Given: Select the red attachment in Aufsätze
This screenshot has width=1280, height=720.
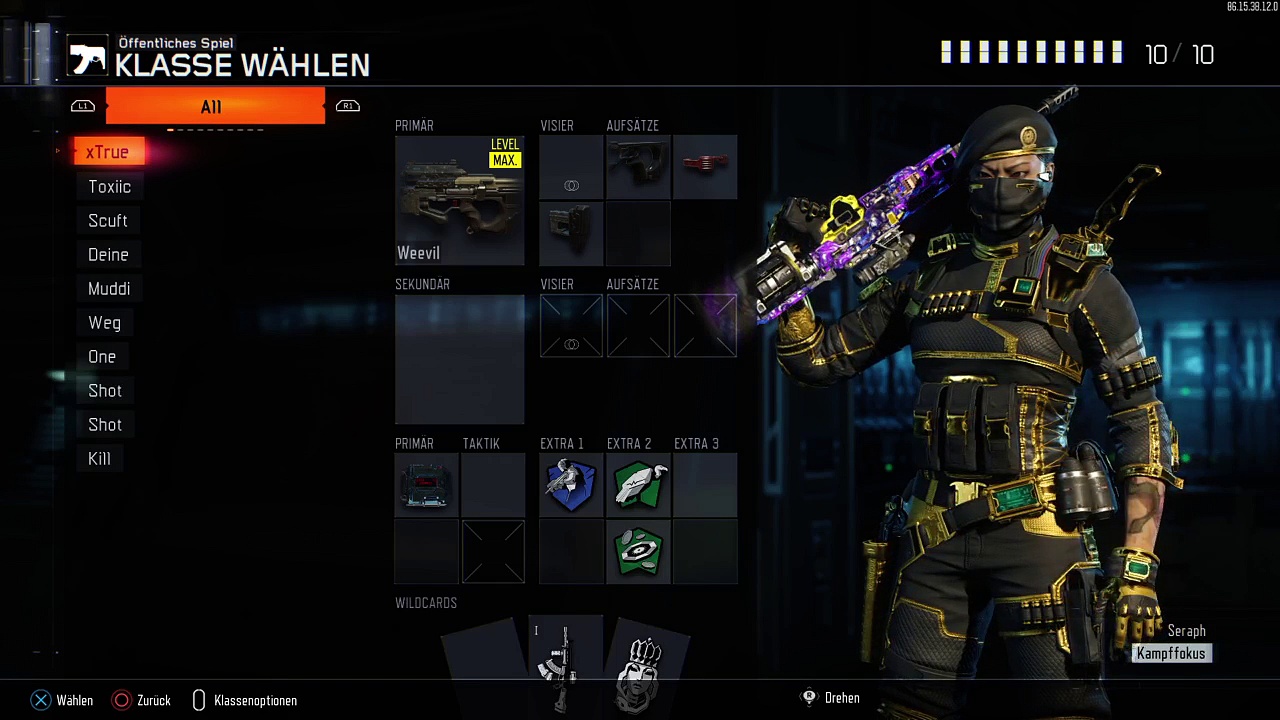Looking at the screenshot, I should click(705, 167).
